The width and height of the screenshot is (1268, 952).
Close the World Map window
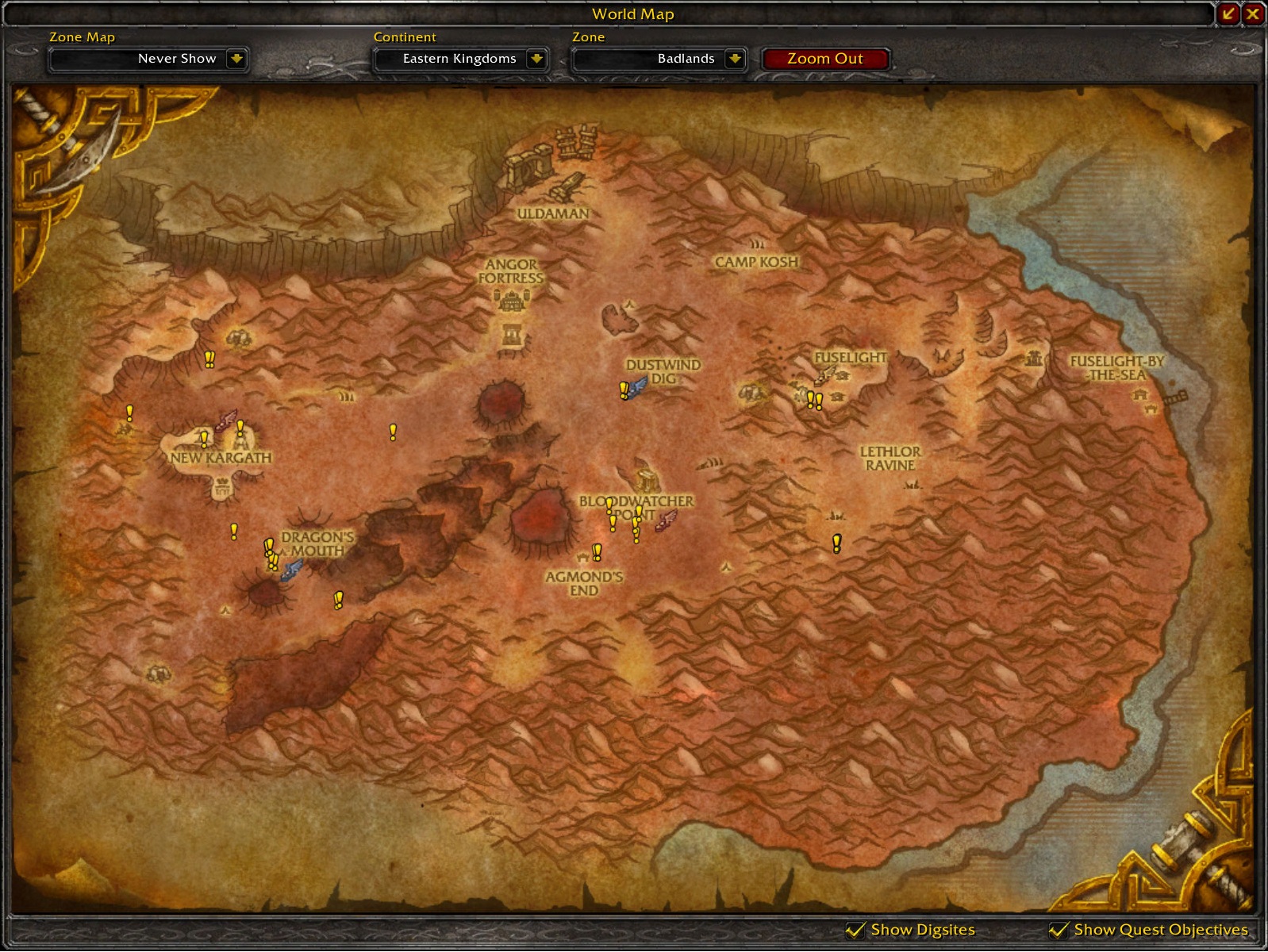tap(1253, 13)
